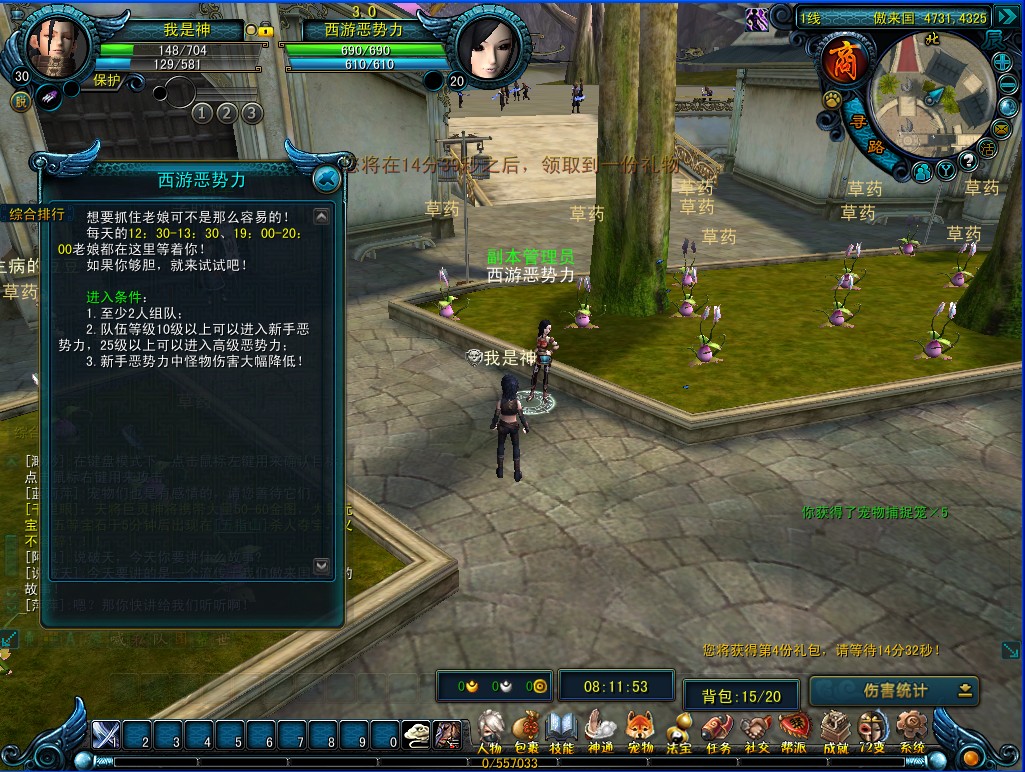The height and width of the screenshot is (772, 1025).
Task: Open the 综合排行 ranking tab
Action: coord(37,214)
